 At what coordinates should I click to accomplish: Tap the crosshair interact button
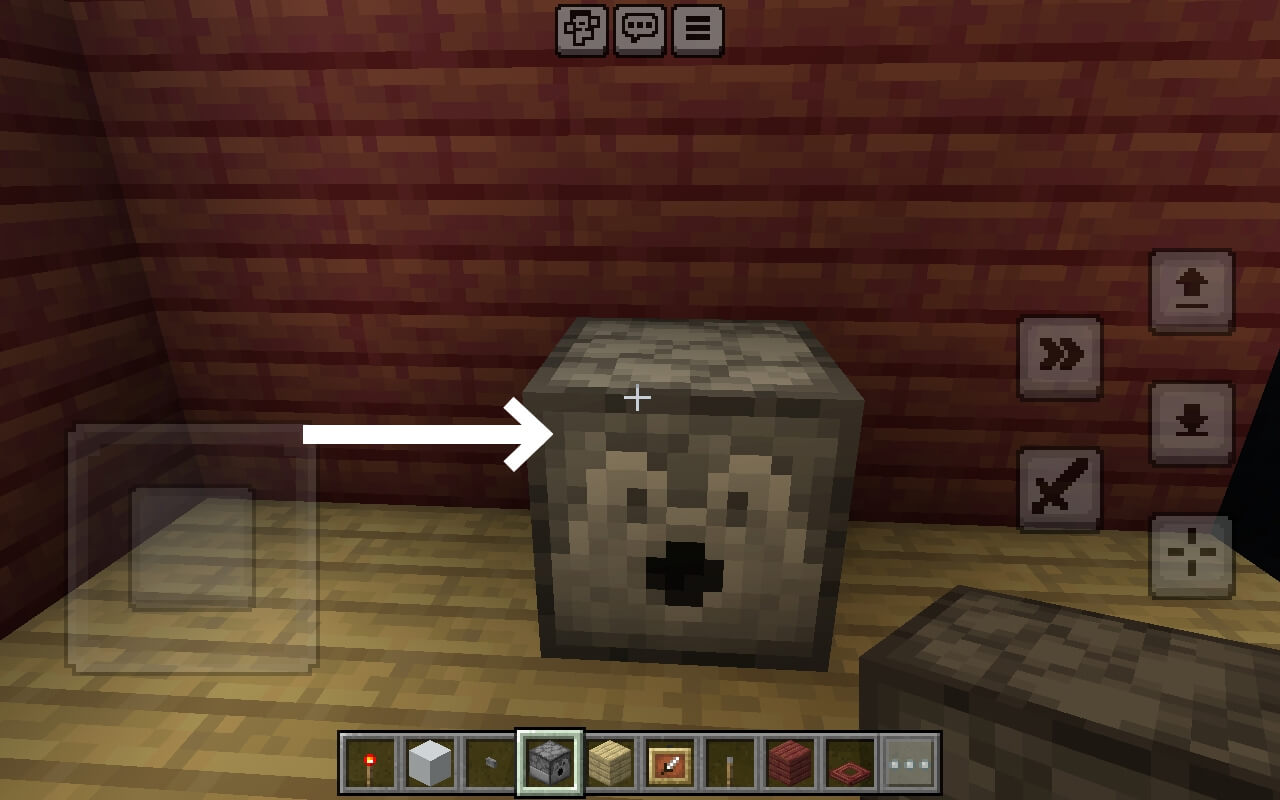[1192, 555]
